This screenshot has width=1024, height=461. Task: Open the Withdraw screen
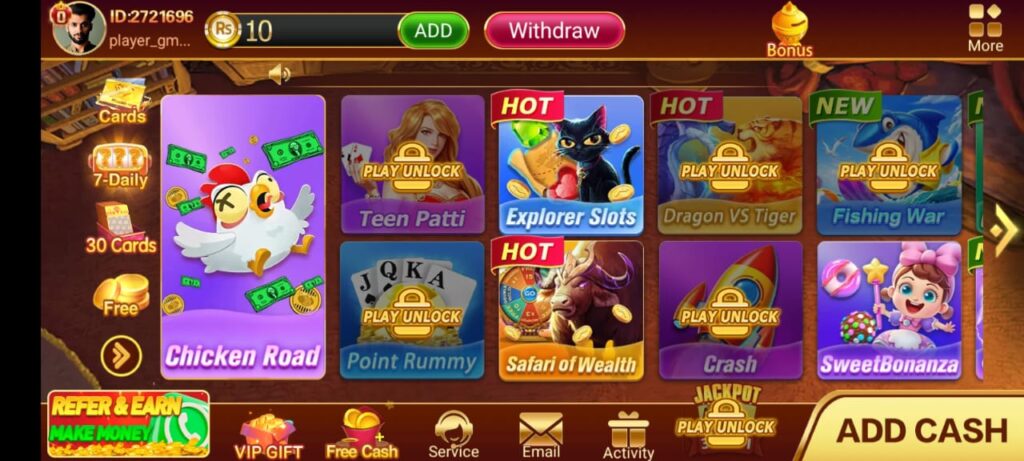pyautogui.click(x=554, y=31)
